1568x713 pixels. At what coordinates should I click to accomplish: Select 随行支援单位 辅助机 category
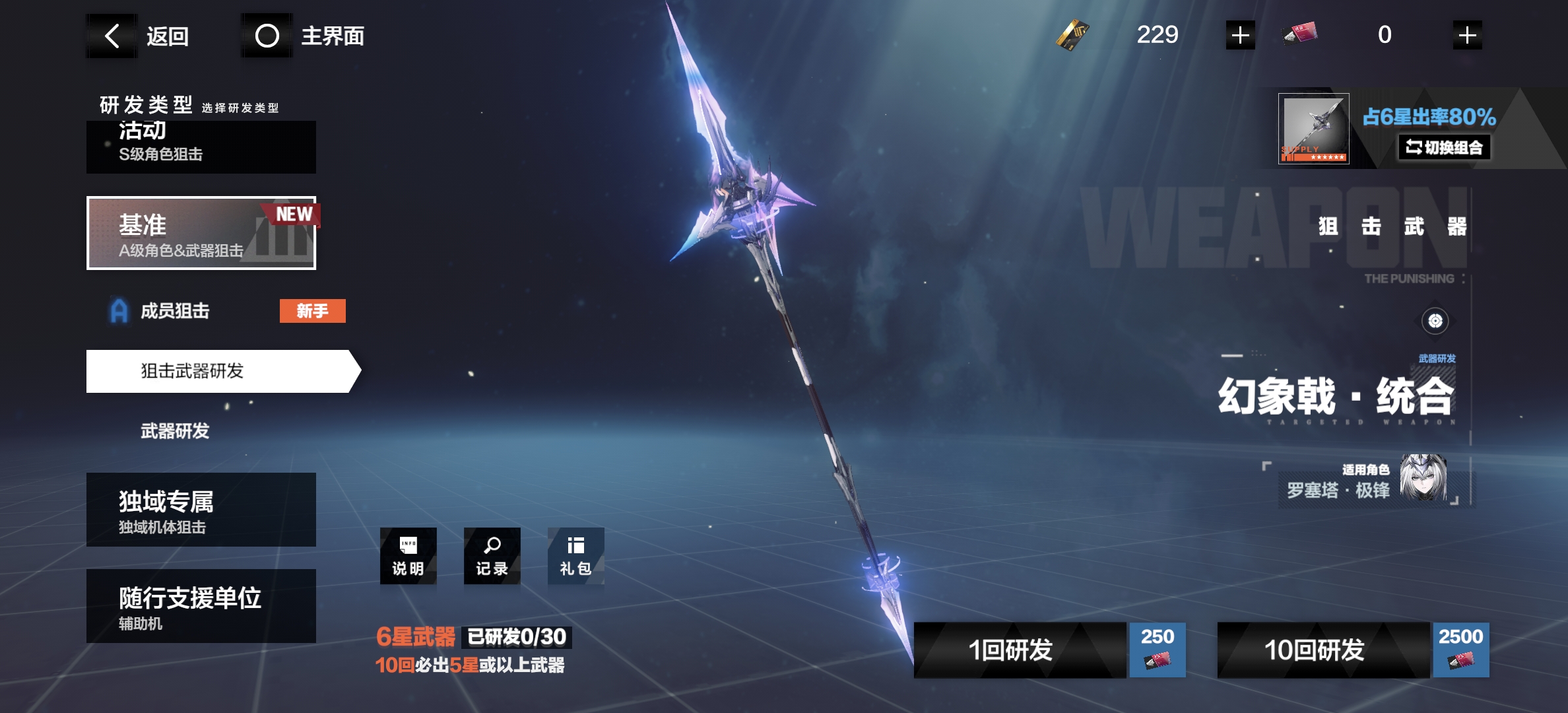[201, 606]
